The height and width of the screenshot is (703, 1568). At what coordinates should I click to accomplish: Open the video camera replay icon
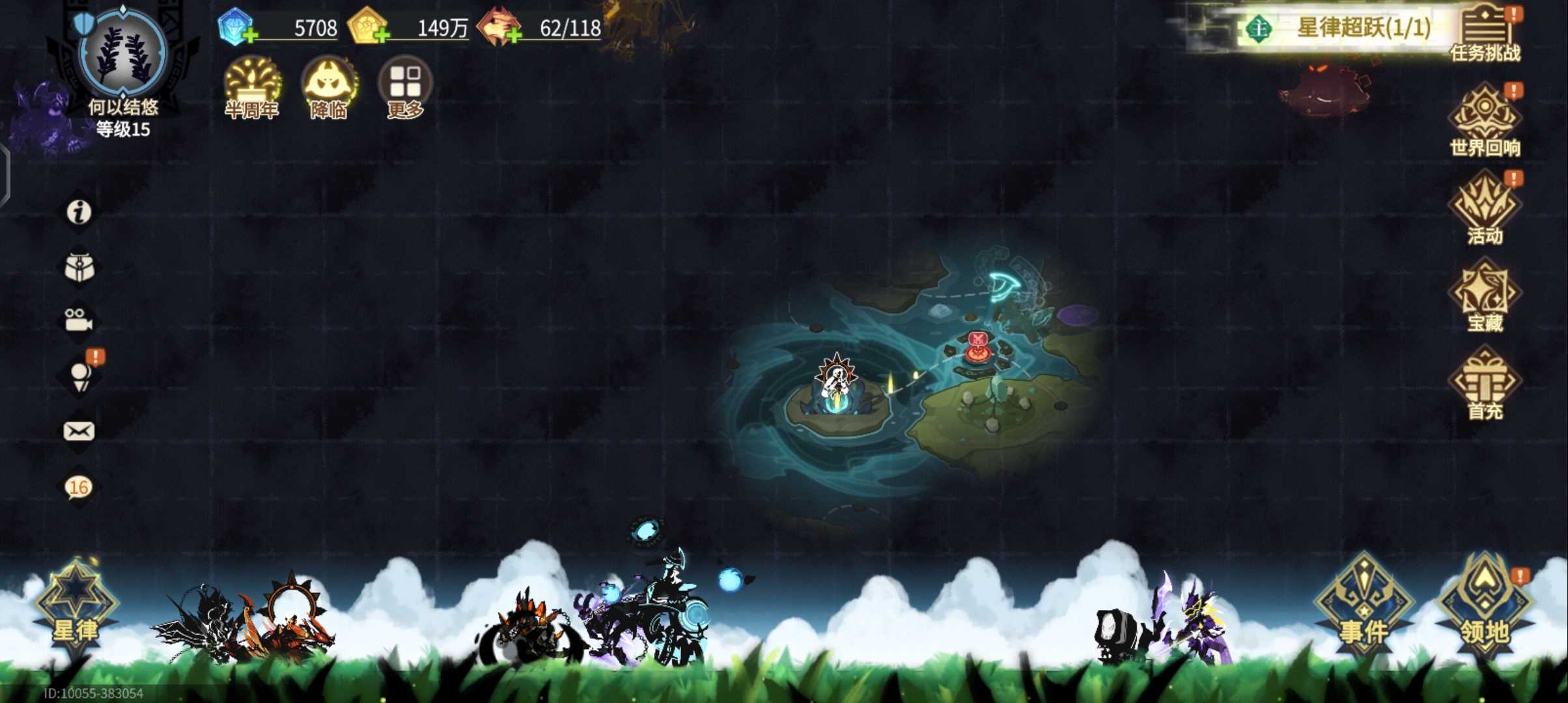point(79,321)
